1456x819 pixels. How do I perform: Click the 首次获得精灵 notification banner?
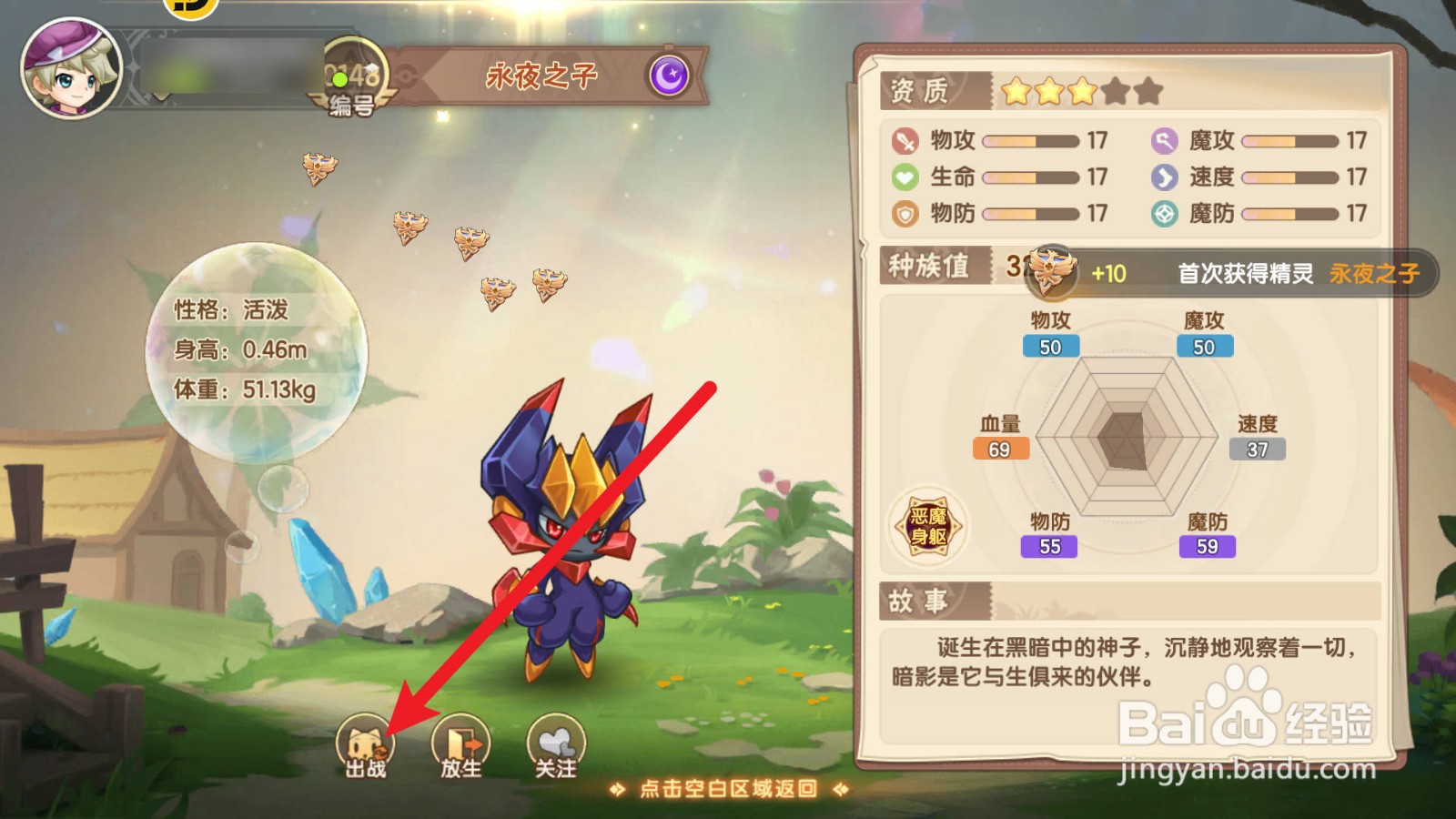[x=1247, y=273]
